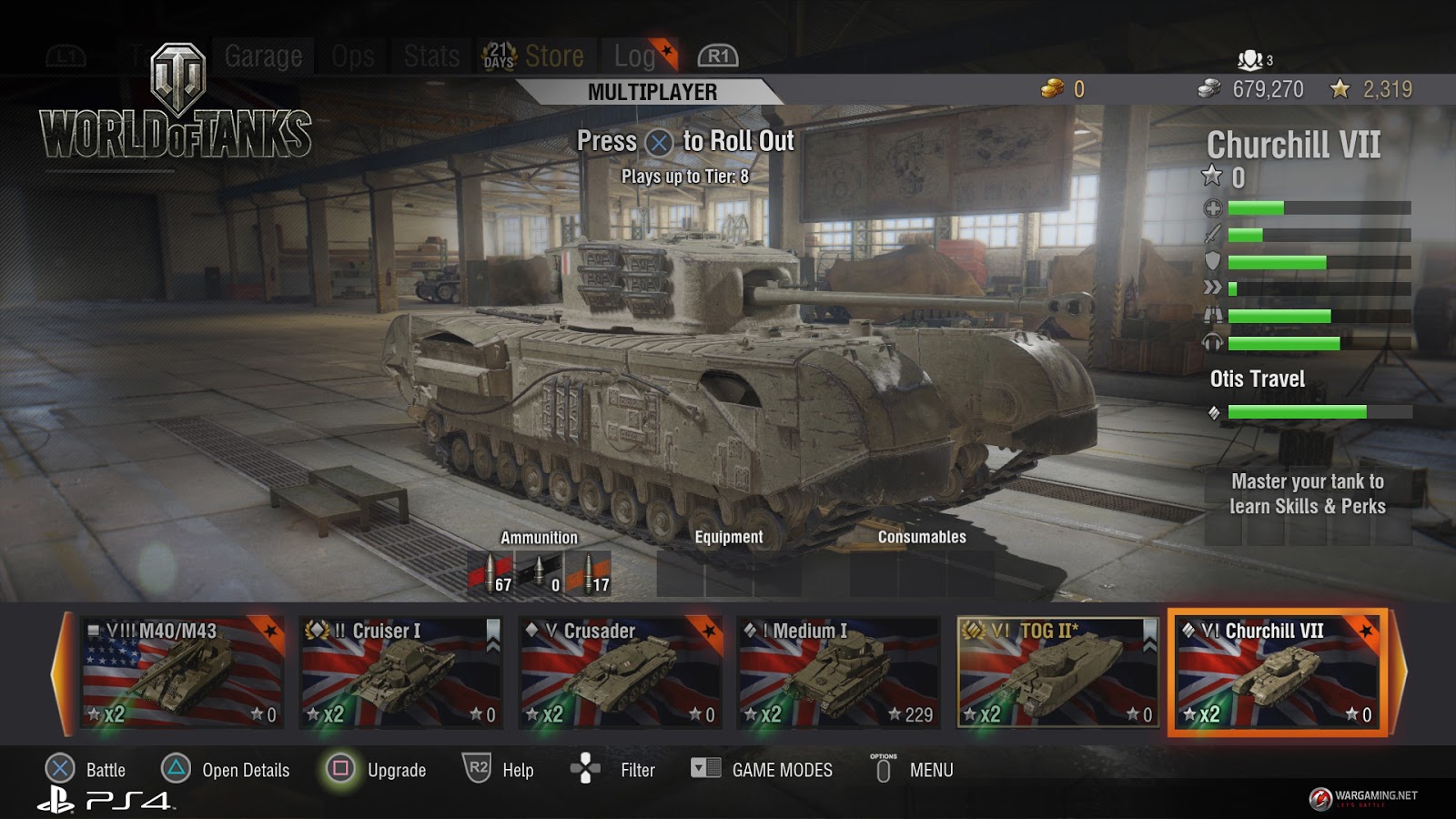Show the Stats tab
Viewport: 1456px width, 819px height.
[431, 56]
